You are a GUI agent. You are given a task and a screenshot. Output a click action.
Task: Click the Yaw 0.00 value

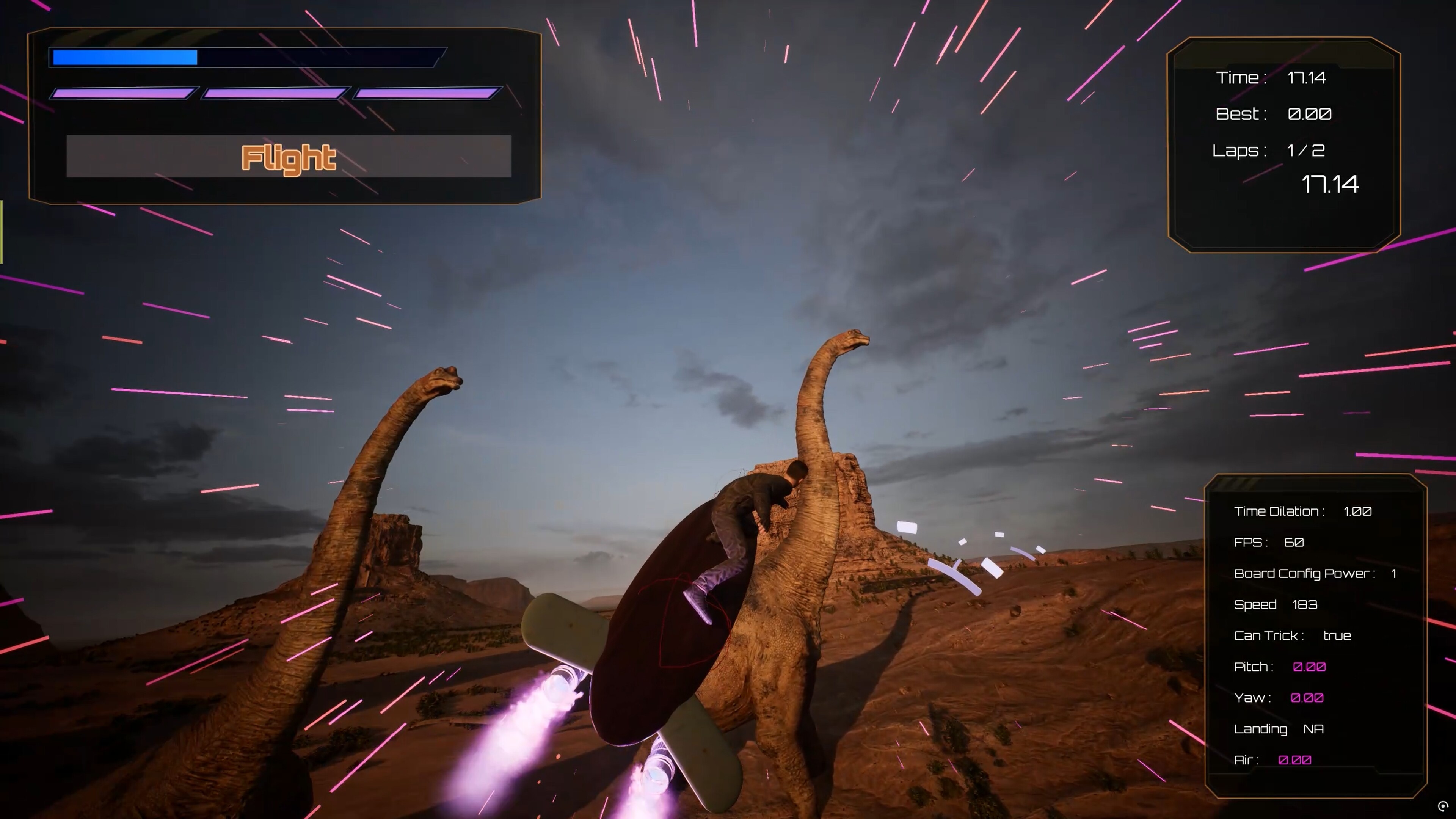(x=1307, y=698)
